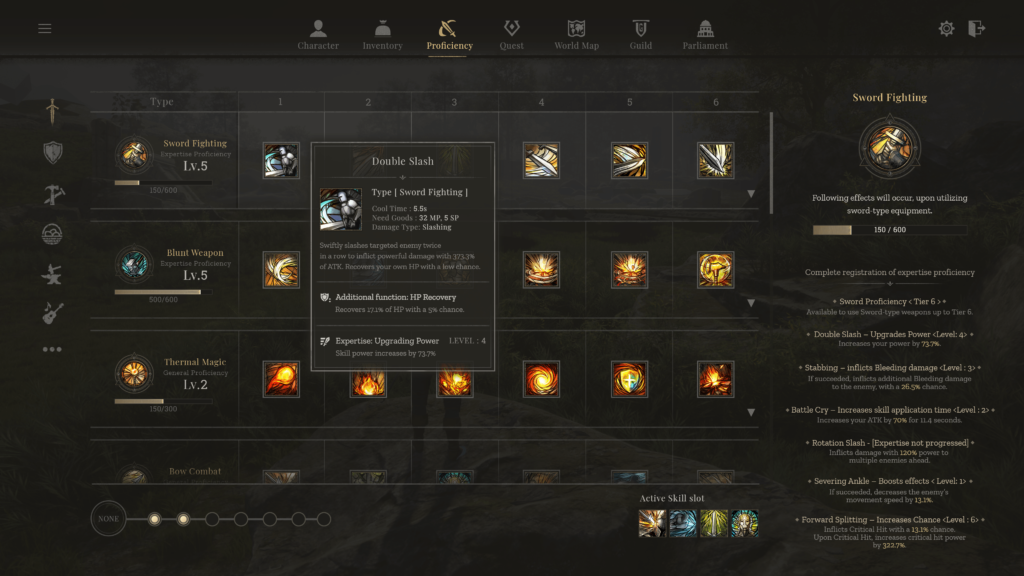The height and width of the screenshot is (576, 1024).
Task: Open settings with the gear icon
Action: [946, 29]
